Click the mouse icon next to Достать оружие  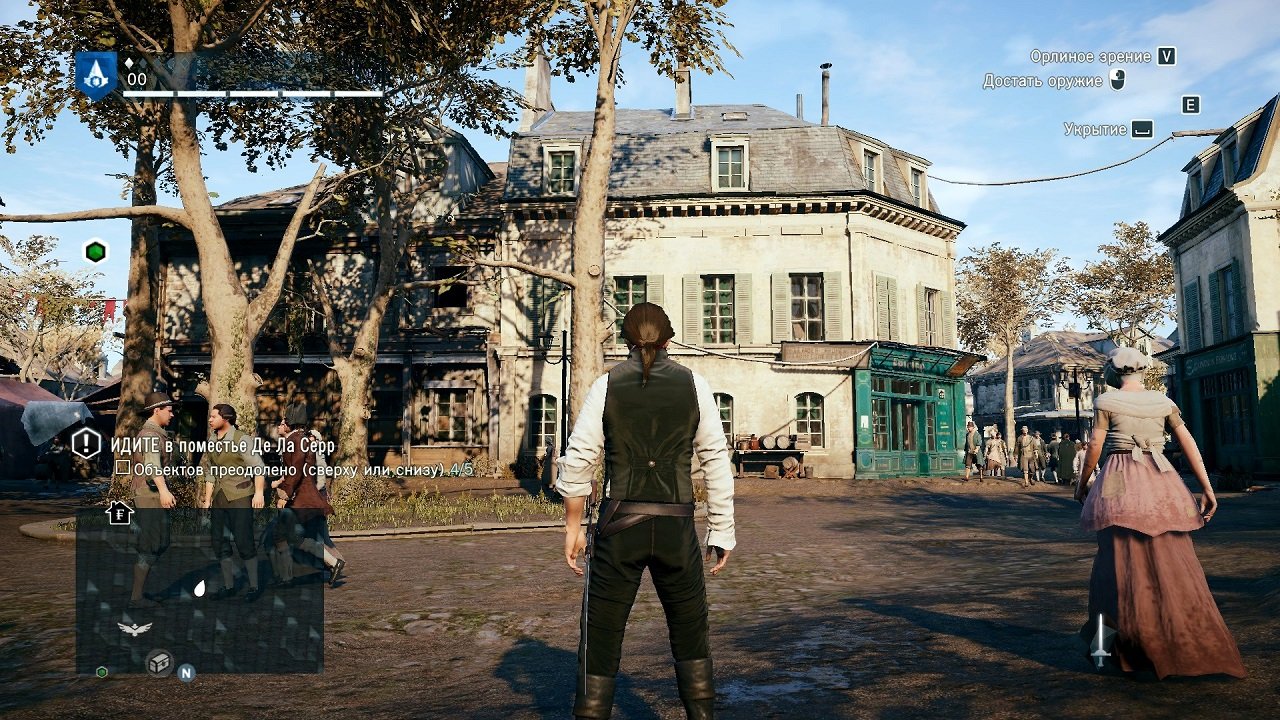coord(1116,79)
